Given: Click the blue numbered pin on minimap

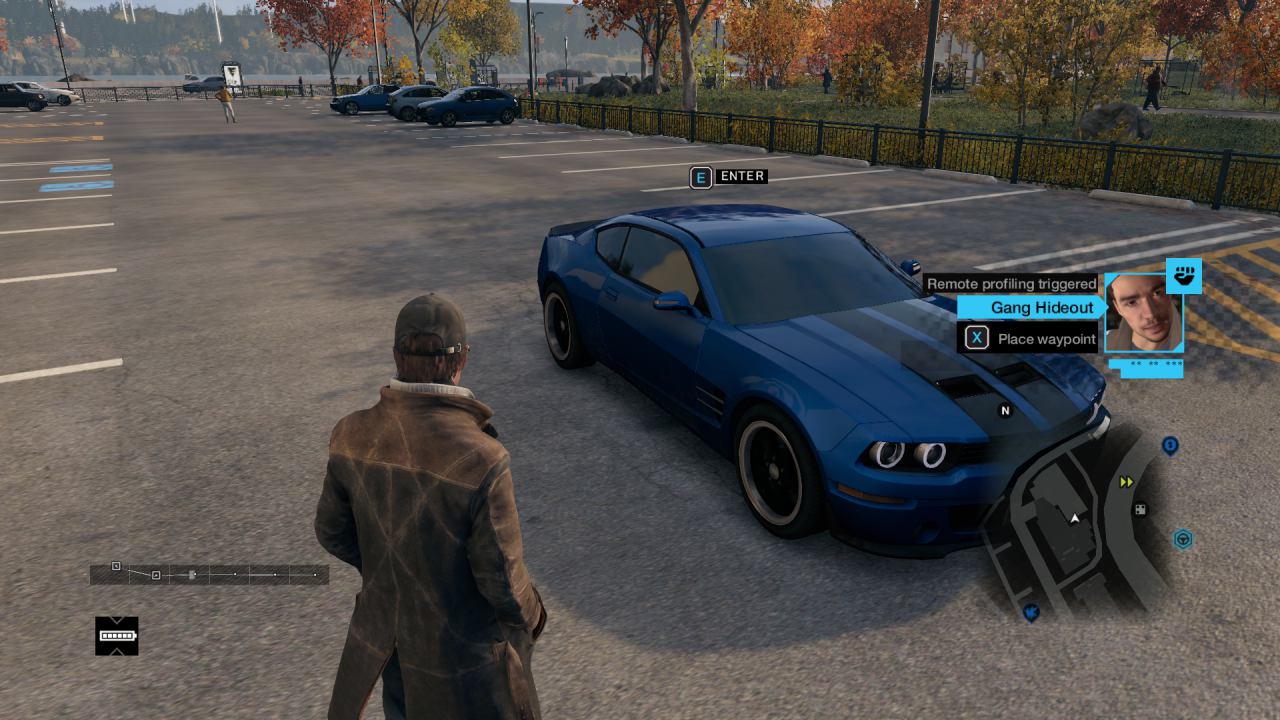Looking at the screenshot, I should click(x=1170, y=445).
